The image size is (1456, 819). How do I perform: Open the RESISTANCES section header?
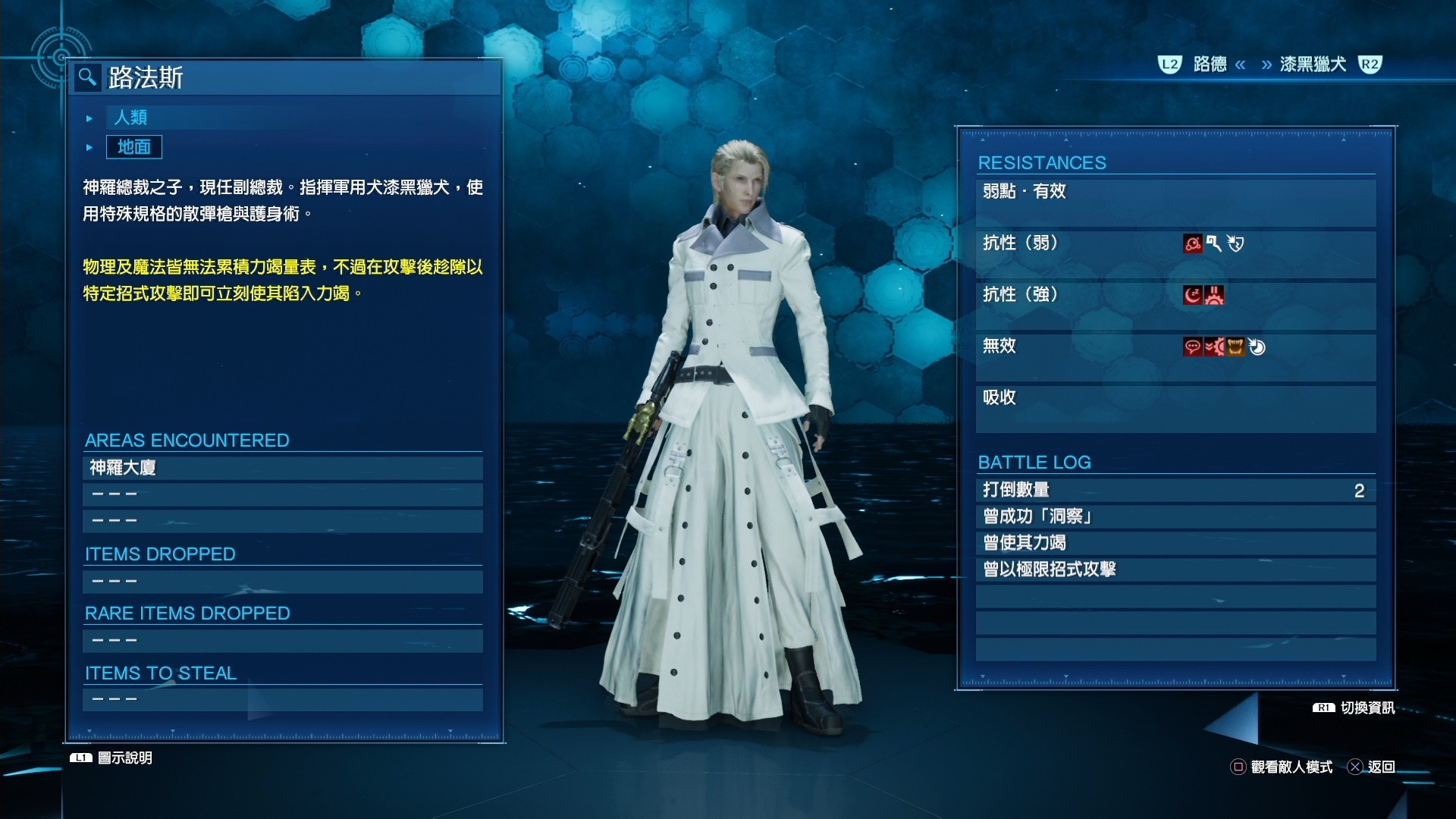click(1042, 162)
